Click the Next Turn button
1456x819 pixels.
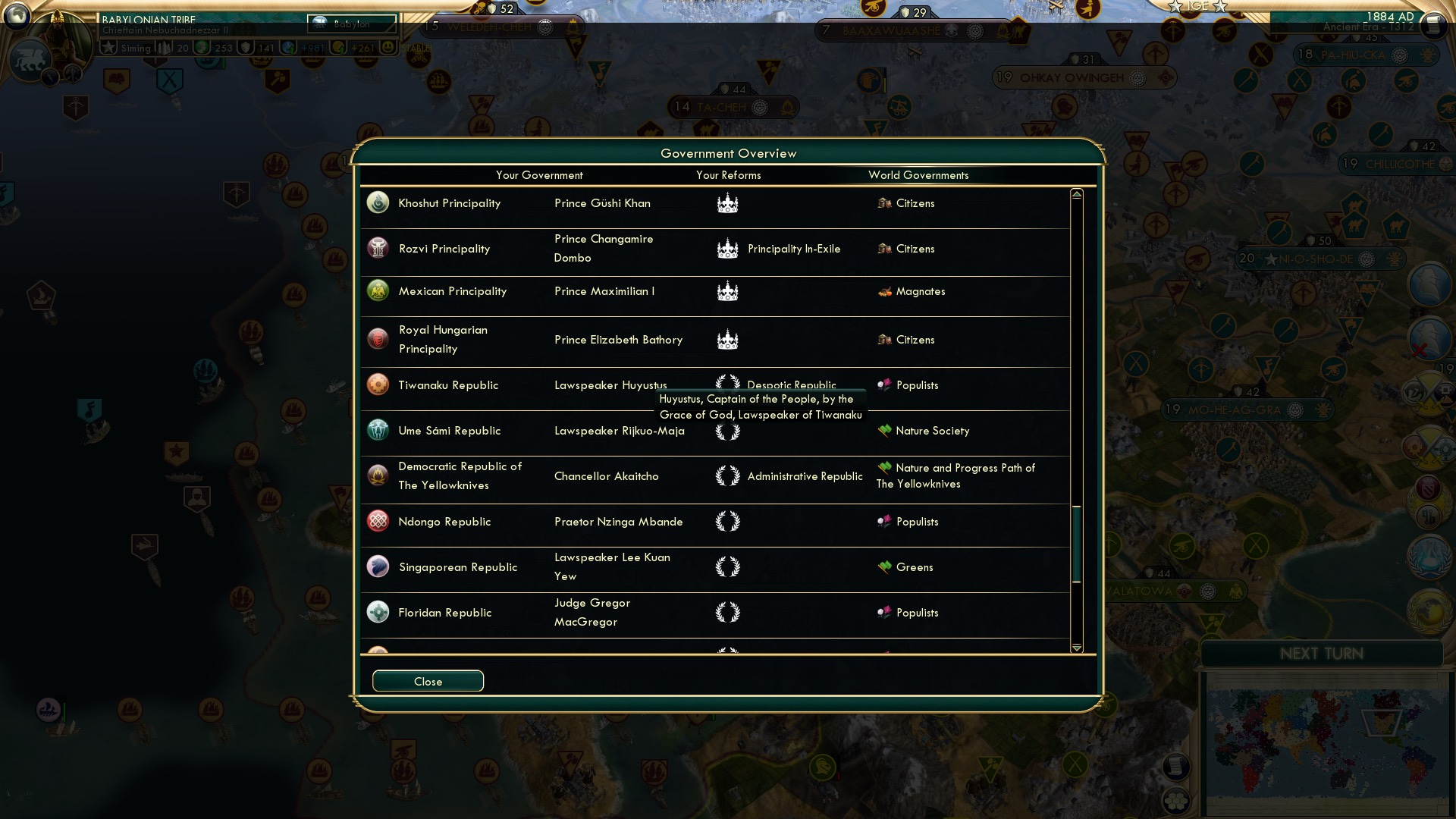tap(1321, 654)
